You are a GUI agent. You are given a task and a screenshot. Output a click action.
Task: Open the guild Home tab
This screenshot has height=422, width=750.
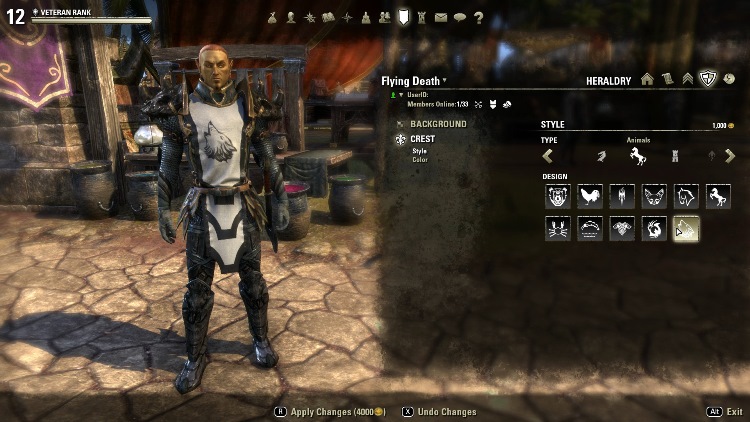[x=647, y=79]
